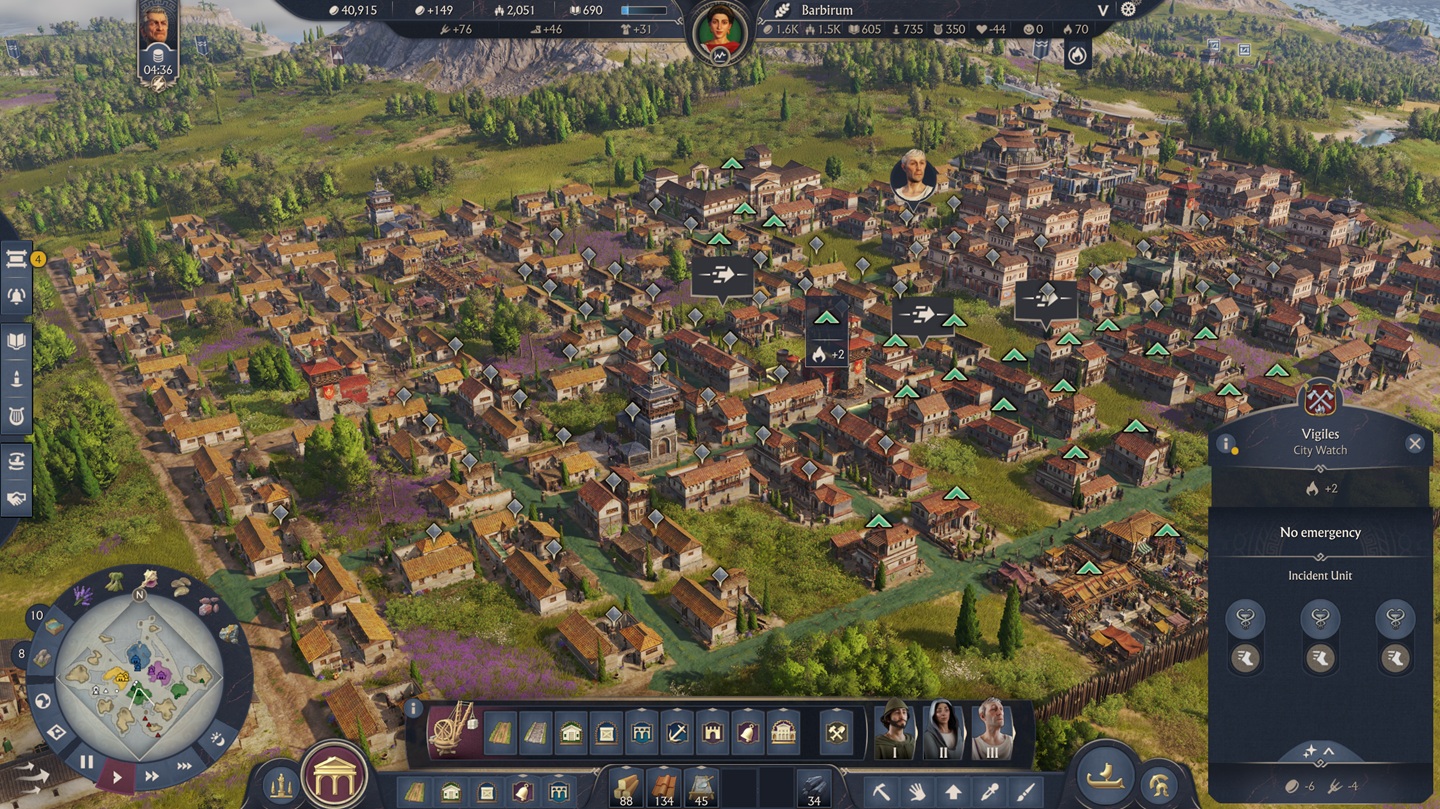Set game speed to double fast-forward
Image resolution: width=1440 pixels, height=809 pixels.
[x=152, y=776]
